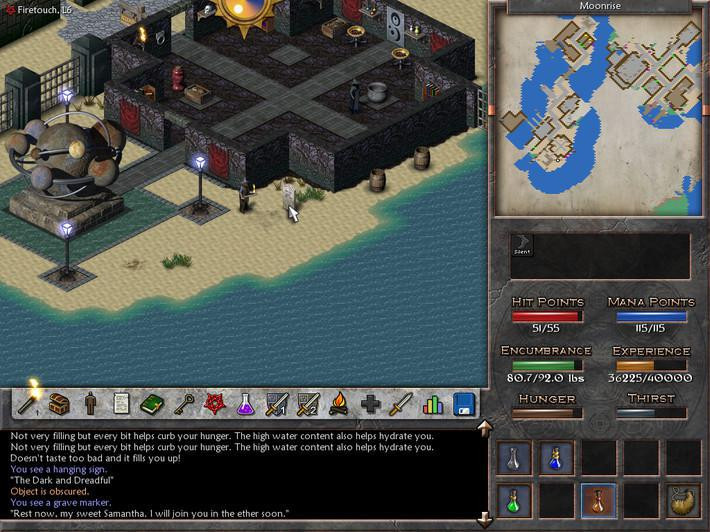Click the dark cross toolbar icon

[370, 404]
